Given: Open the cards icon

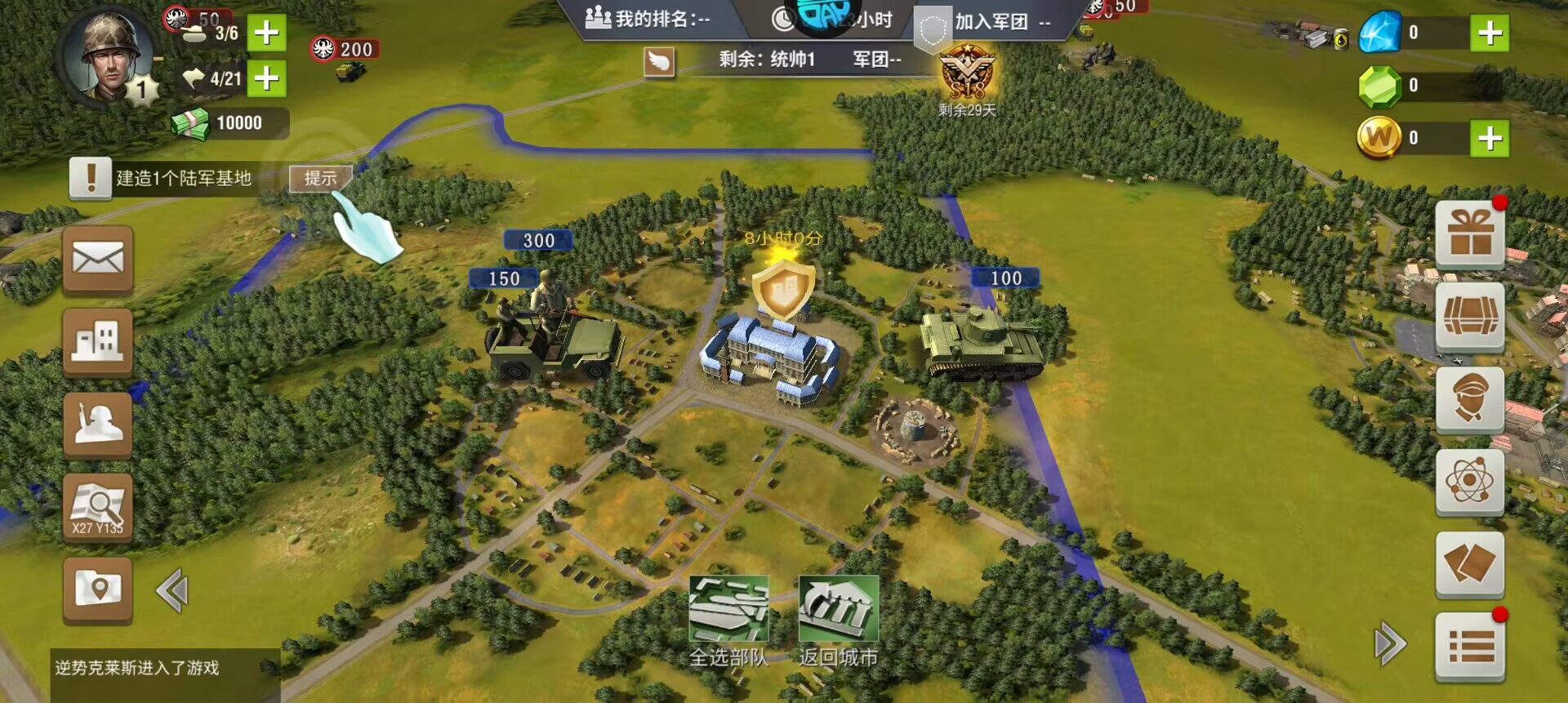Looking at the screenshot, I should tap(1470, 564).
